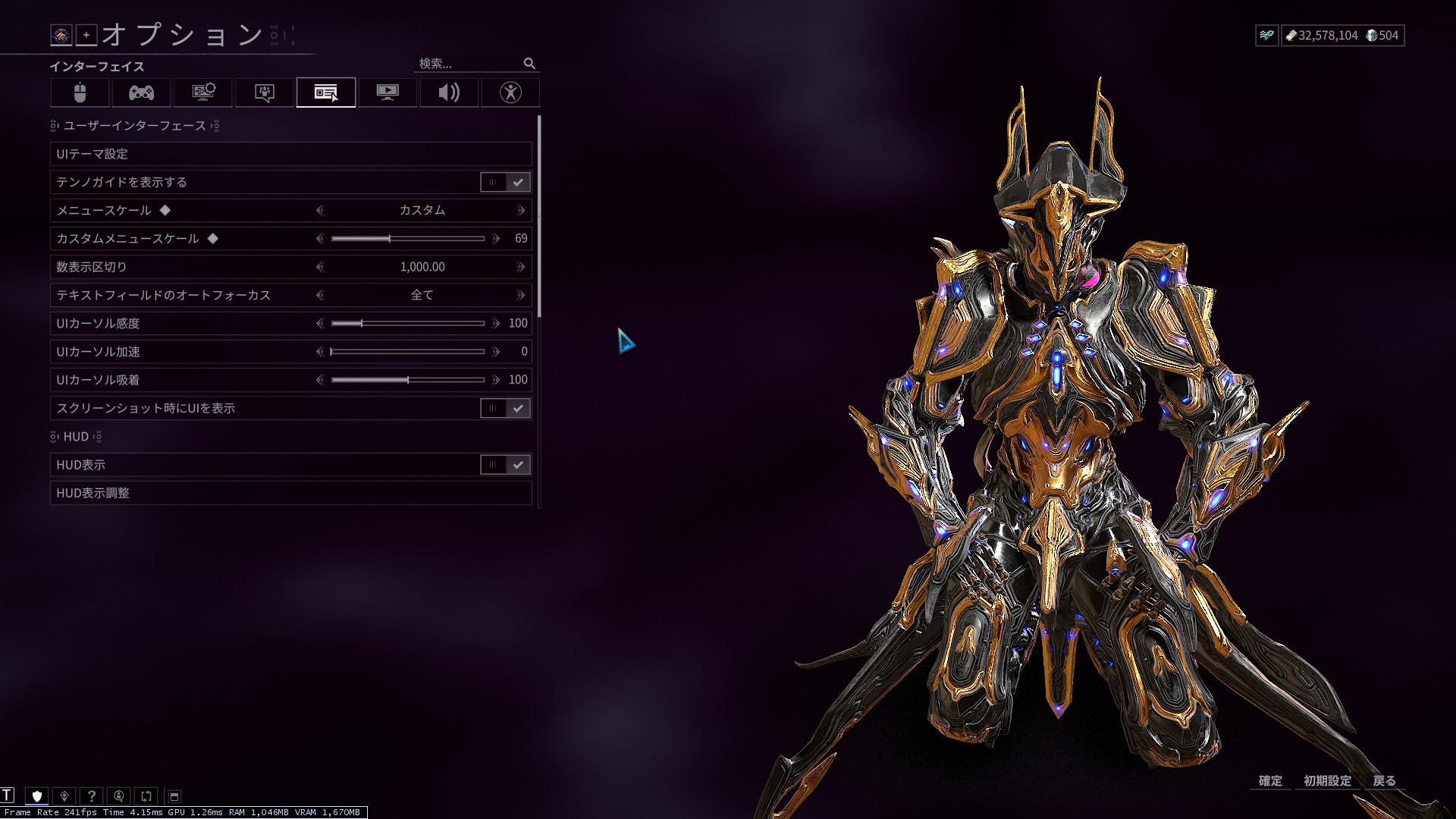Switch to the controller settings tab

click(x=141, y=93)
